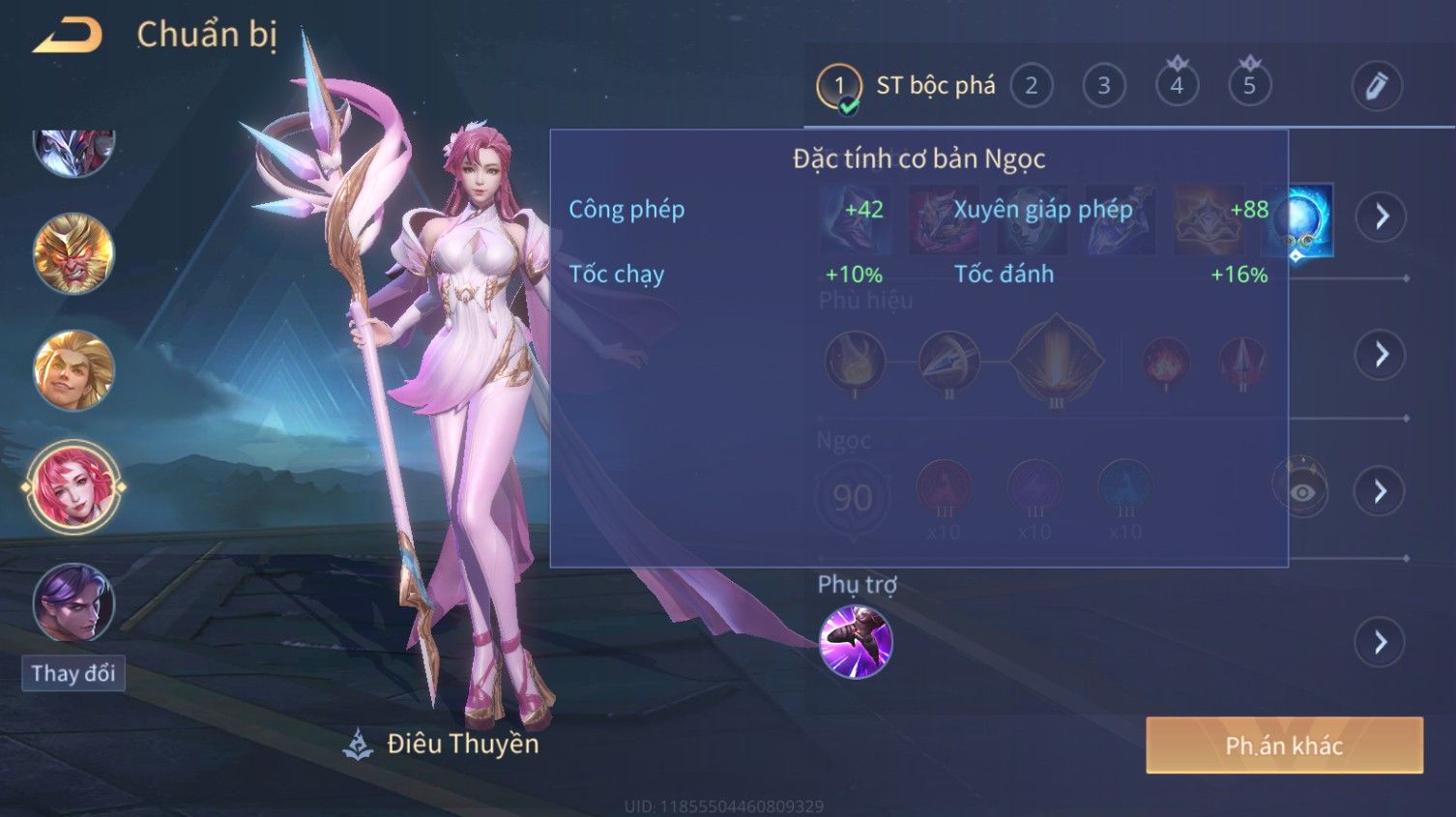The height and width of the screenshot is (817, 1456).
Task: Choose loadout preset 5
Action: point(1249,86)
